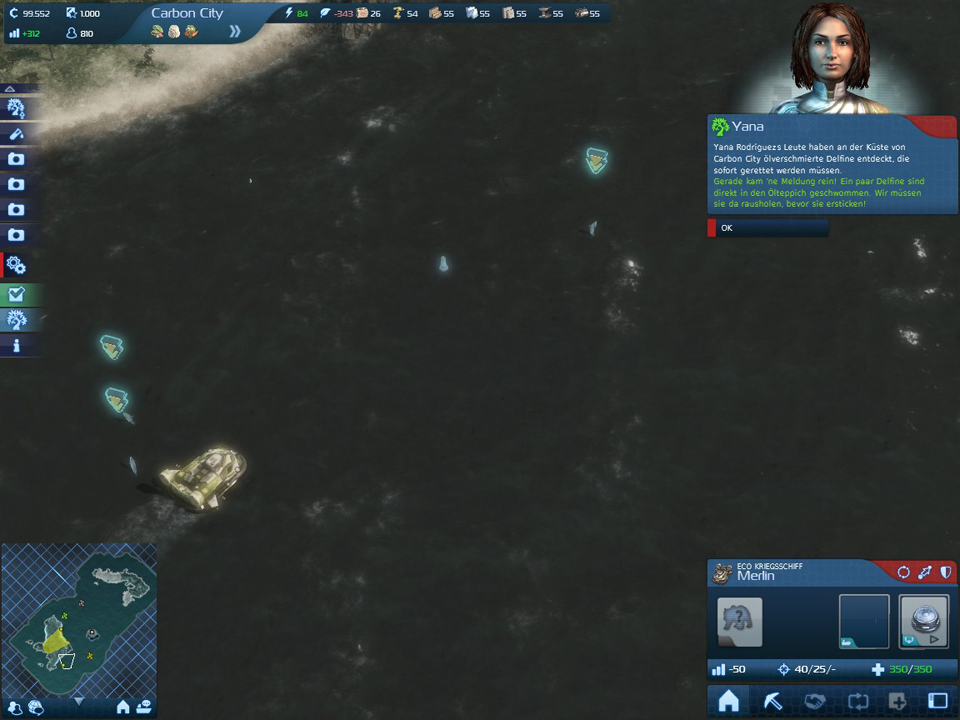The width and height of the screenshot is (960, 720).
Task: Open the window panel toolbar button
Action: coord(938,702)
